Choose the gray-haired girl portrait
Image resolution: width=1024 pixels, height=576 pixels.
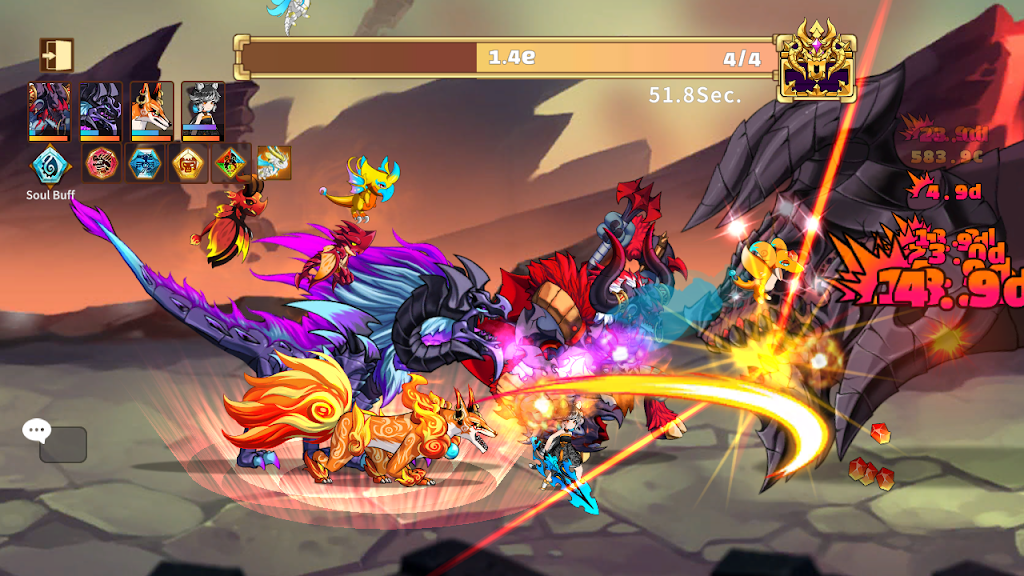point(203,110)
